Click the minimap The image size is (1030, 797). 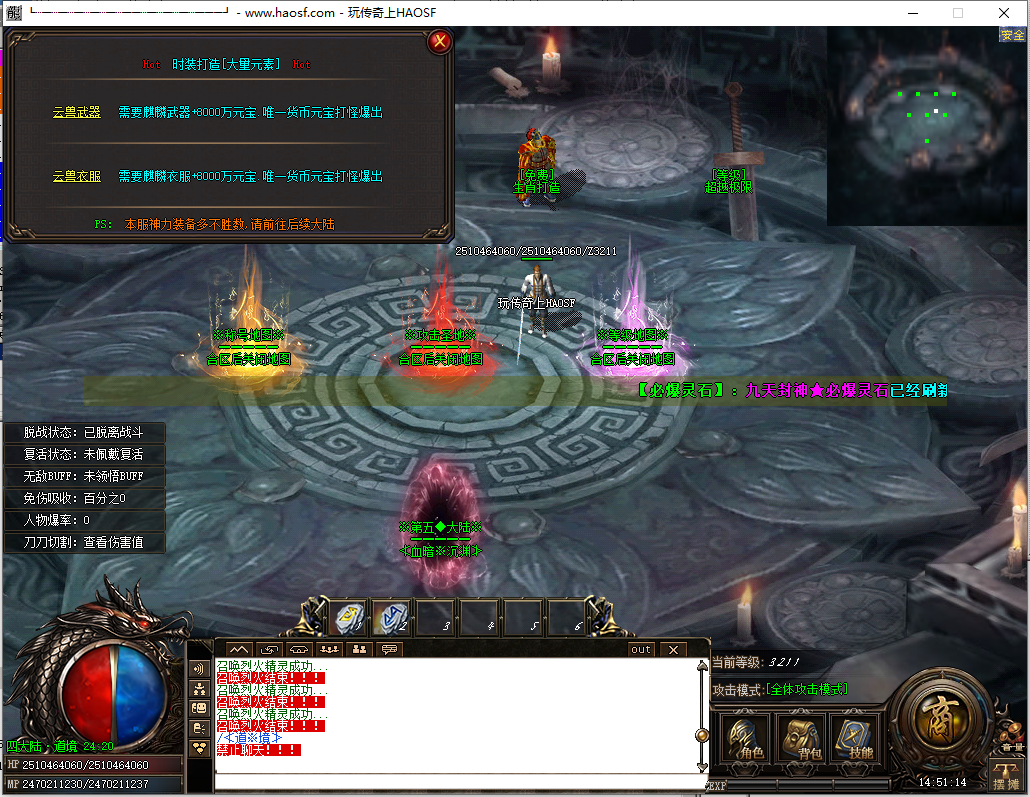pyautogui.click(x=926, y=125)
